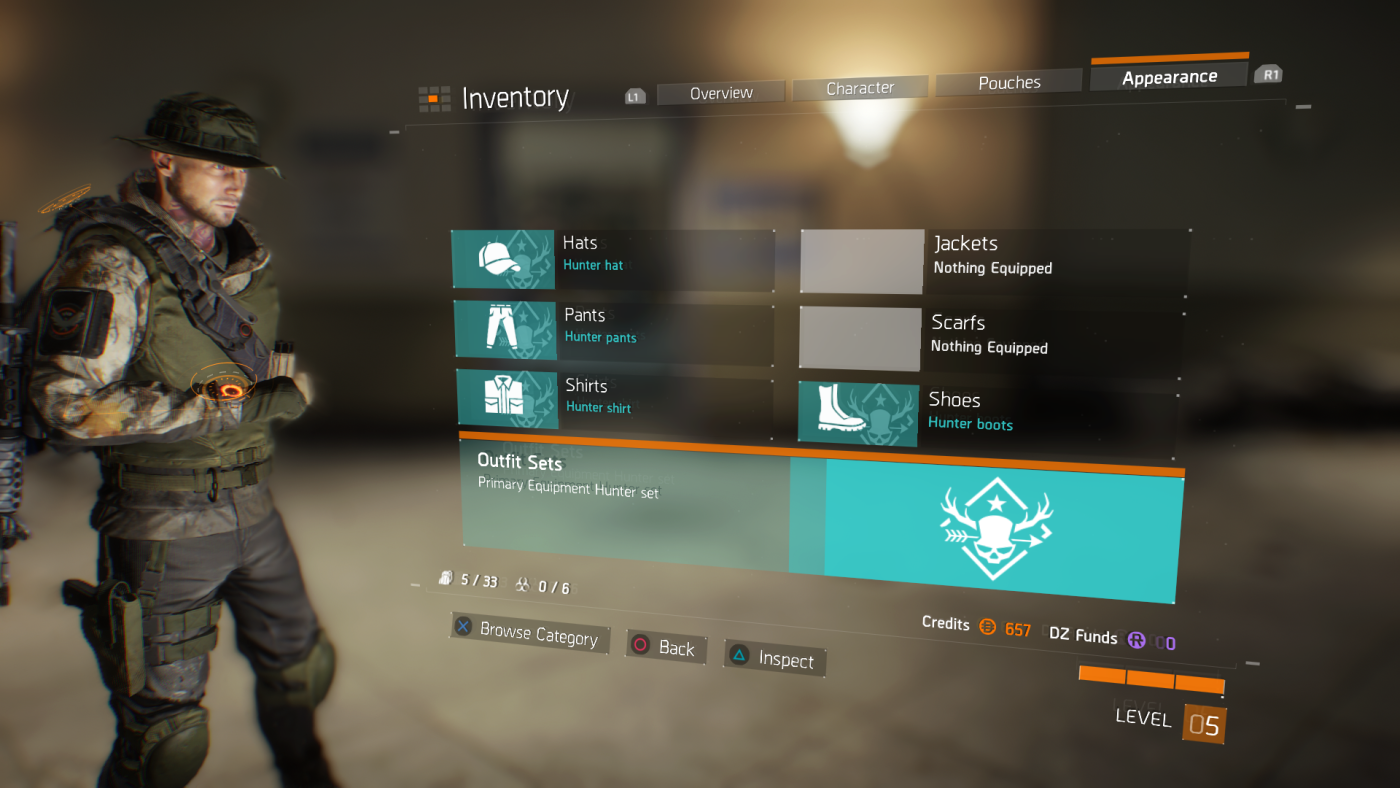Switch to the Appearance tab
The height and width of the screenshot is (788, 1400).
pos(1169,75)
